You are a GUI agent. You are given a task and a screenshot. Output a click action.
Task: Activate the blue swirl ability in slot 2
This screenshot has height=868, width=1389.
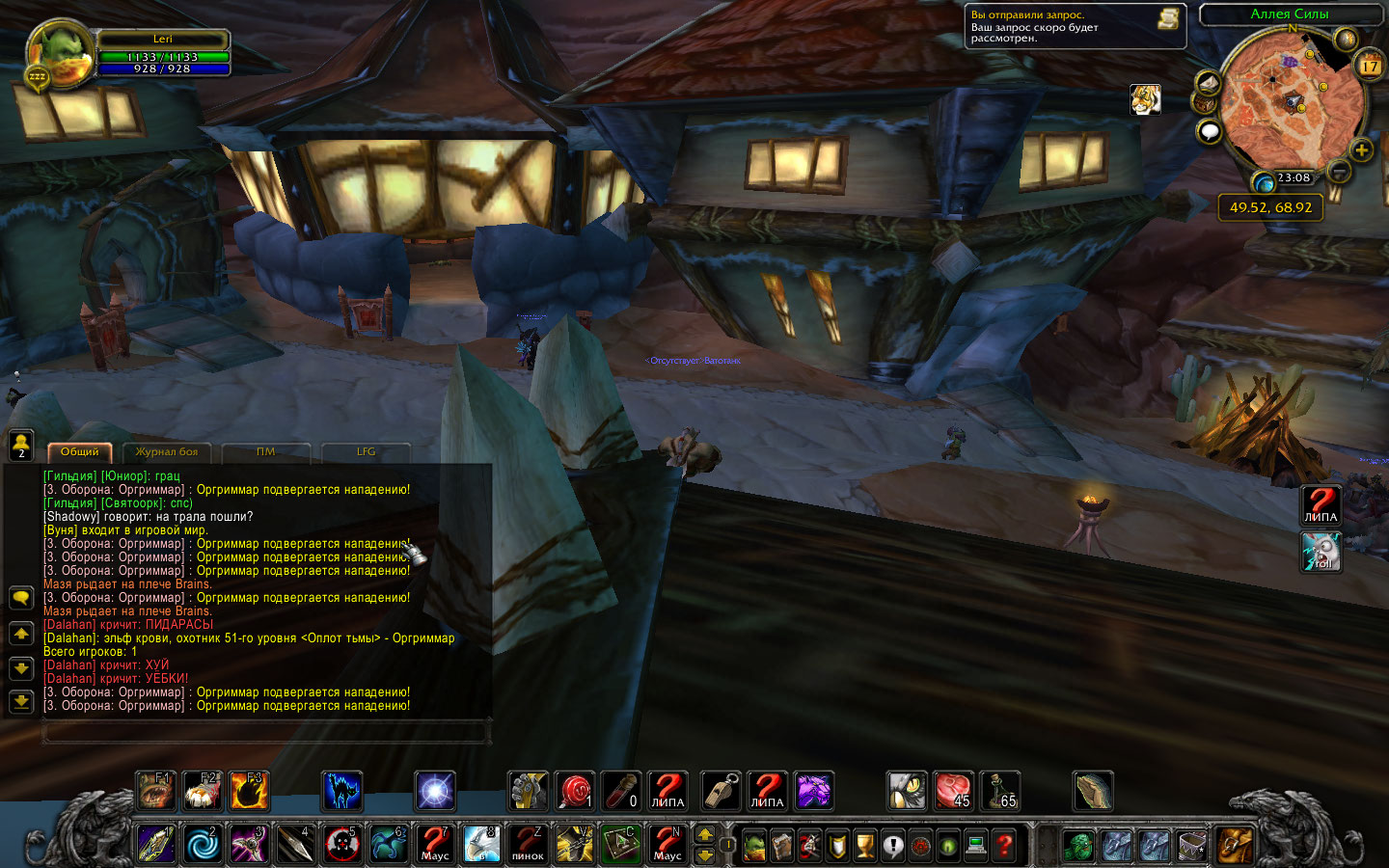[203, 844]
